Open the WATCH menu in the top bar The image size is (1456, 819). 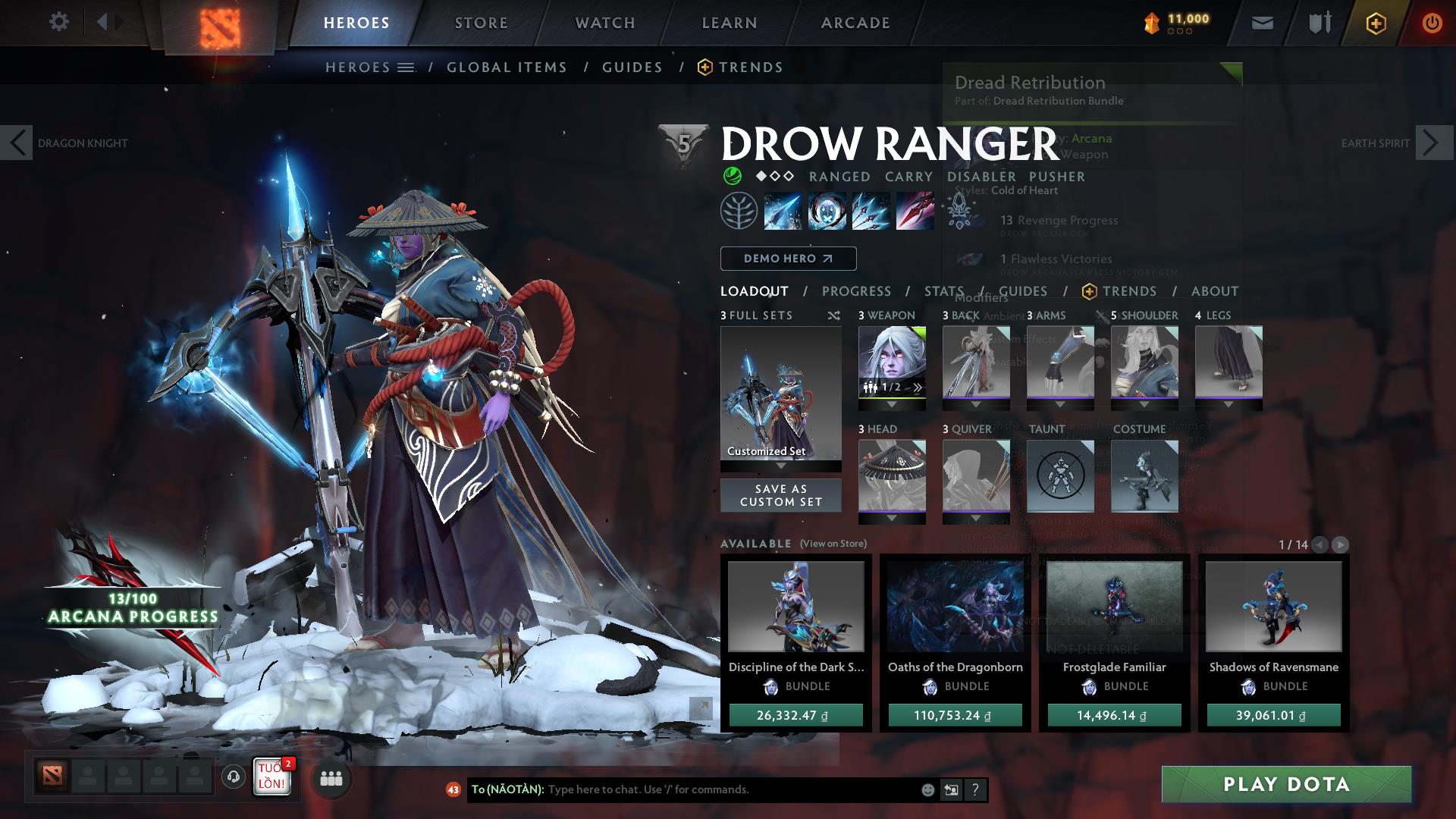click(604, 22)
